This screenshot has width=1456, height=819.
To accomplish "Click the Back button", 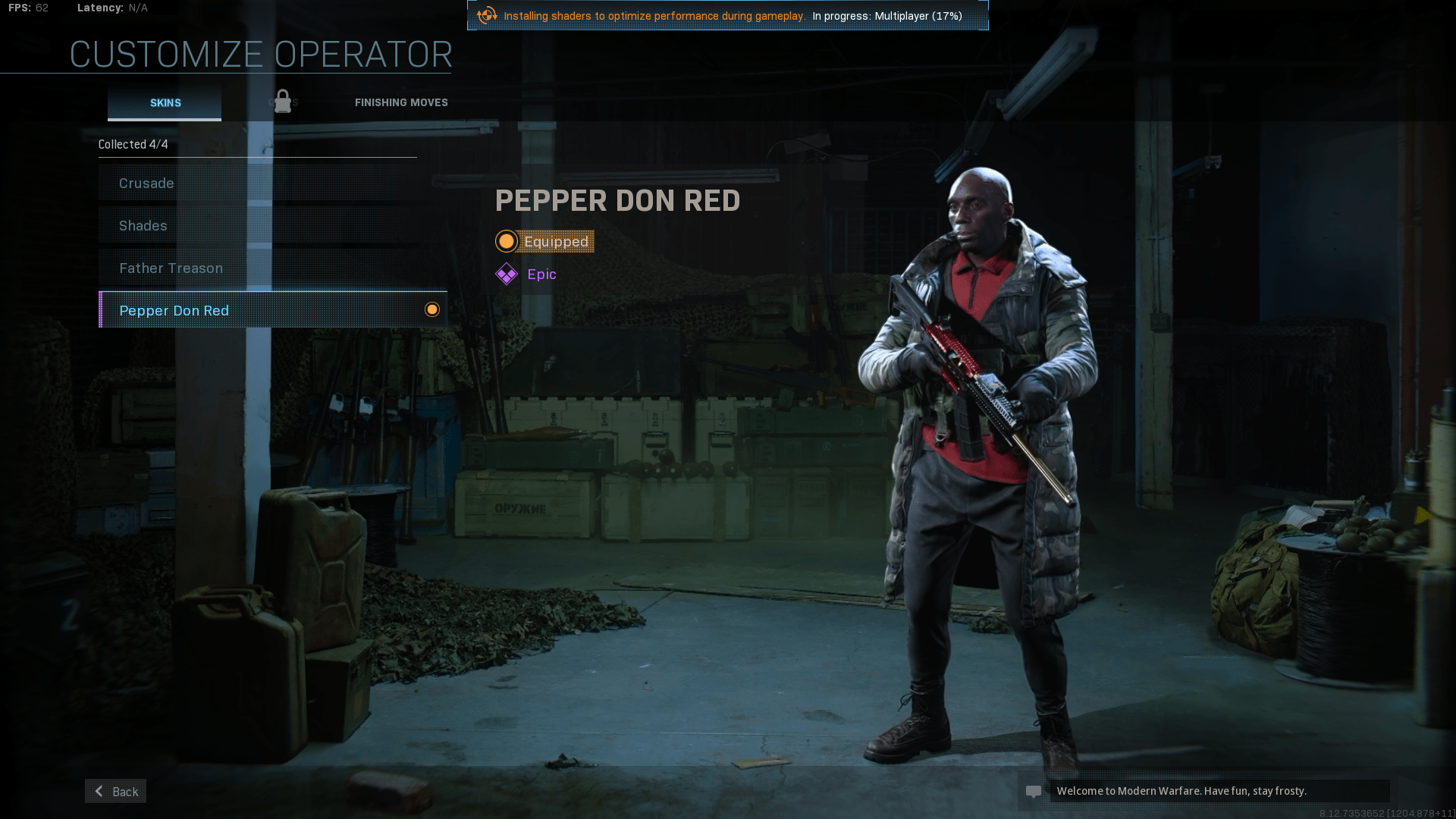I will 115,791.
